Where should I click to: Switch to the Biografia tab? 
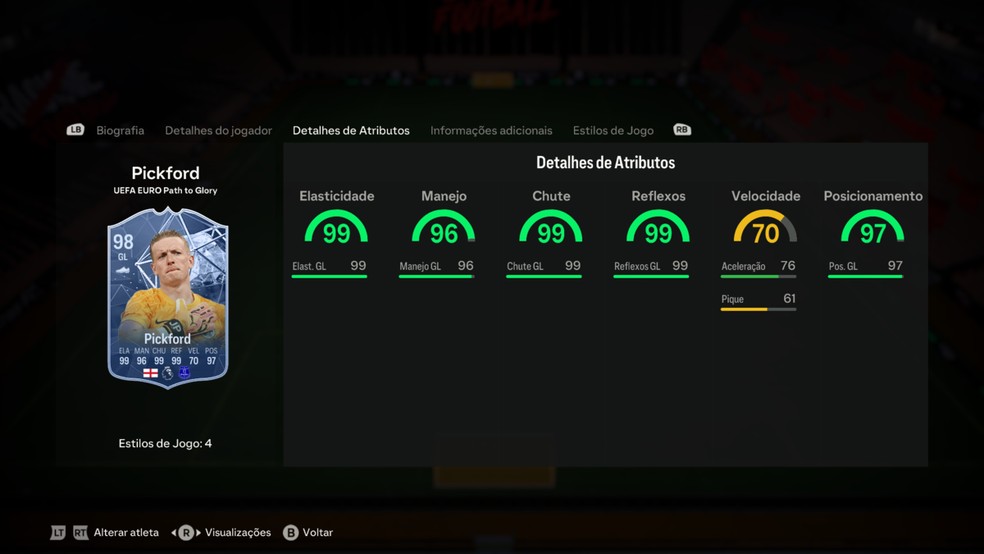[120, 131]
